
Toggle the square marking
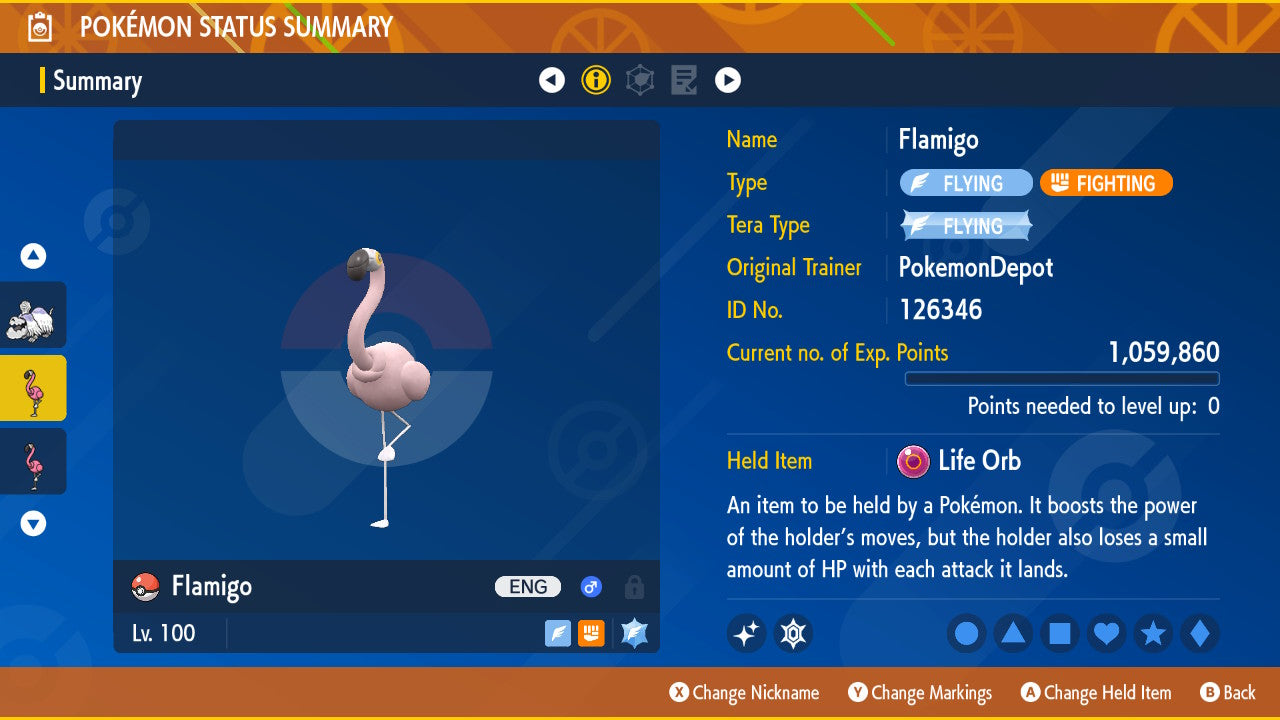(x=1060, y=633)
